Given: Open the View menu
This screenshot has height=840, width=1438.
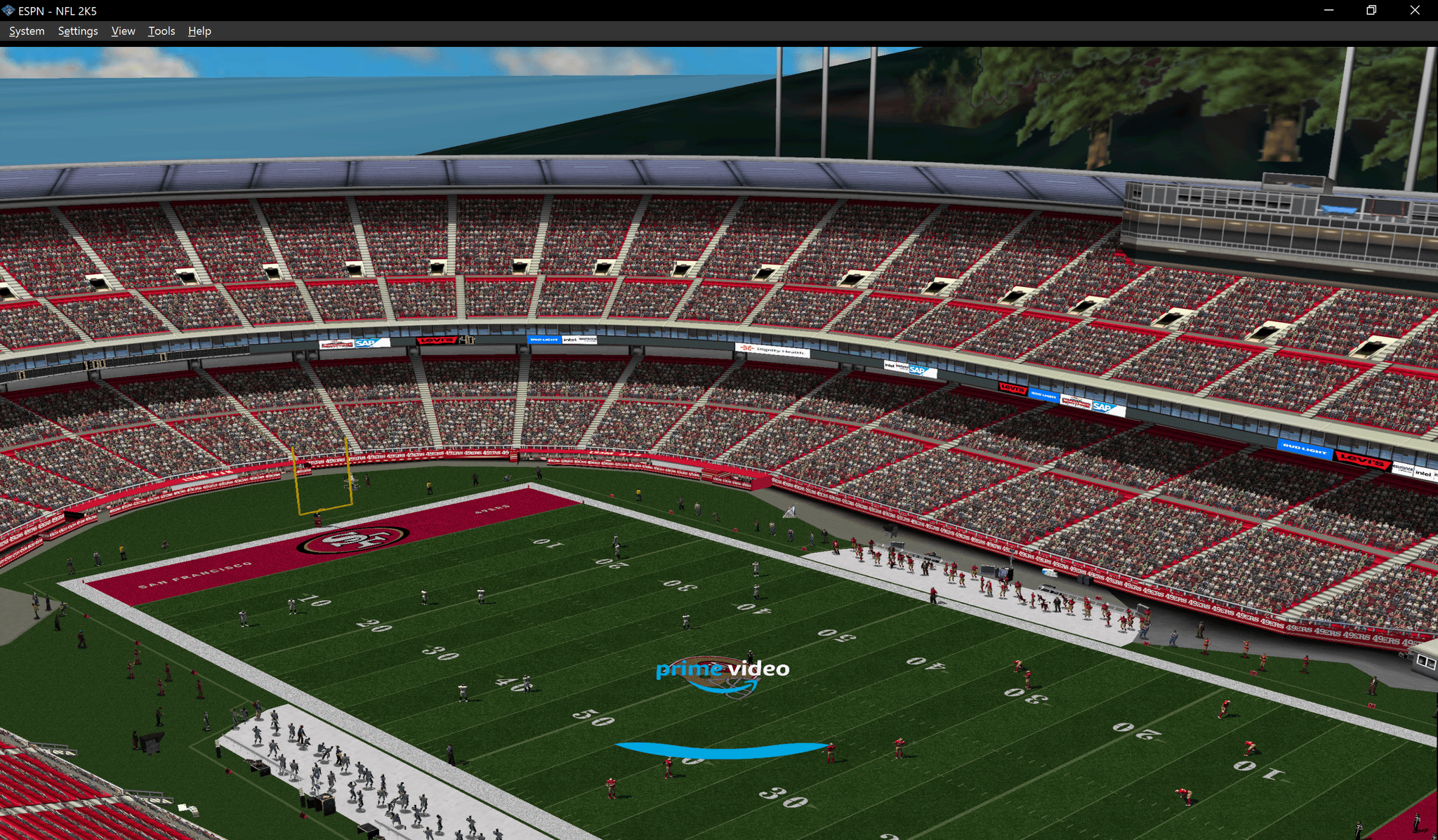Looking at the screenshot, I should [x=123, y=31].
